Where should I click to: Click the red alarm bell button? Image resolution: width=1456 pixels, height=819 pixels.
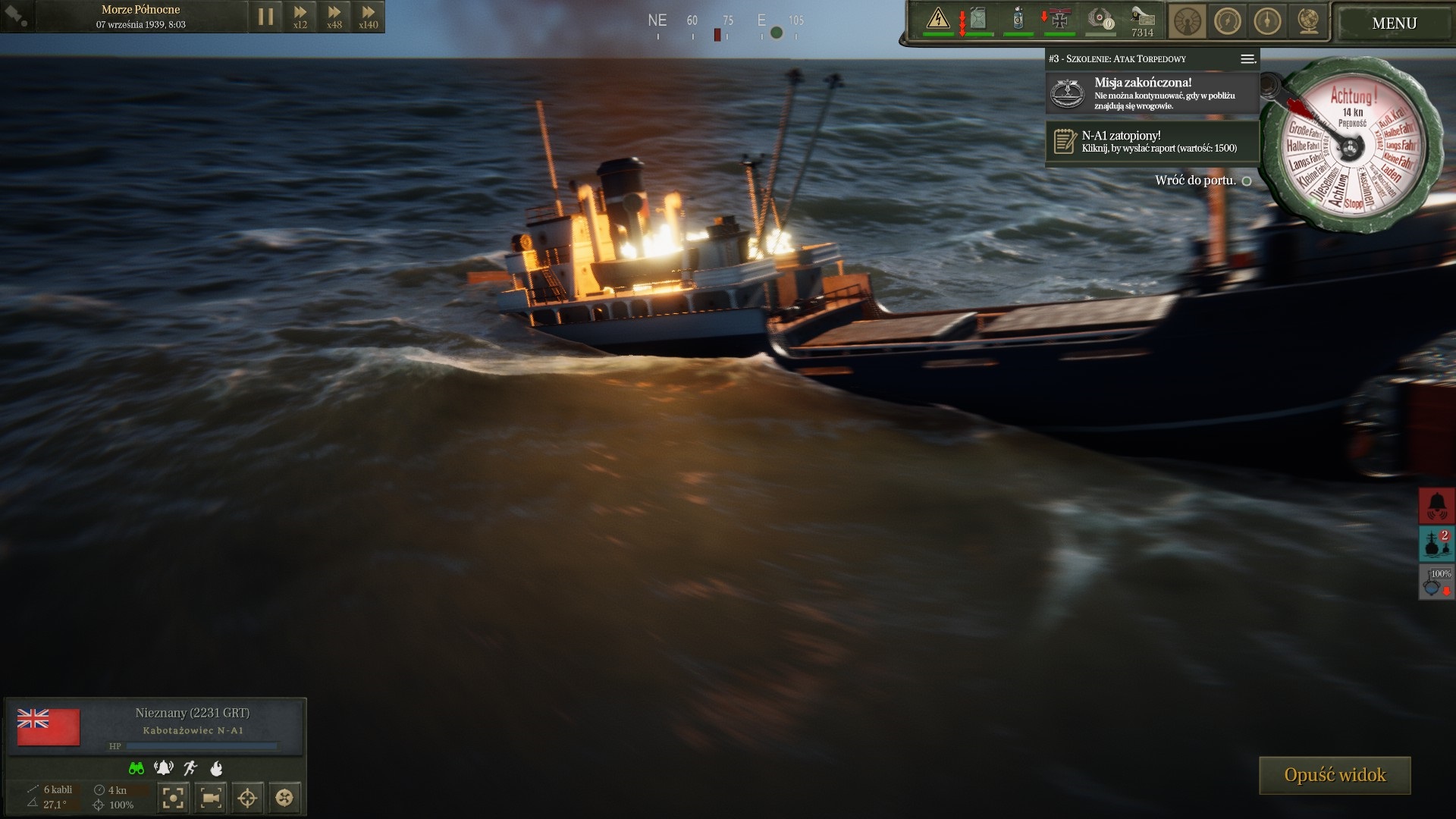[1436, 505]
